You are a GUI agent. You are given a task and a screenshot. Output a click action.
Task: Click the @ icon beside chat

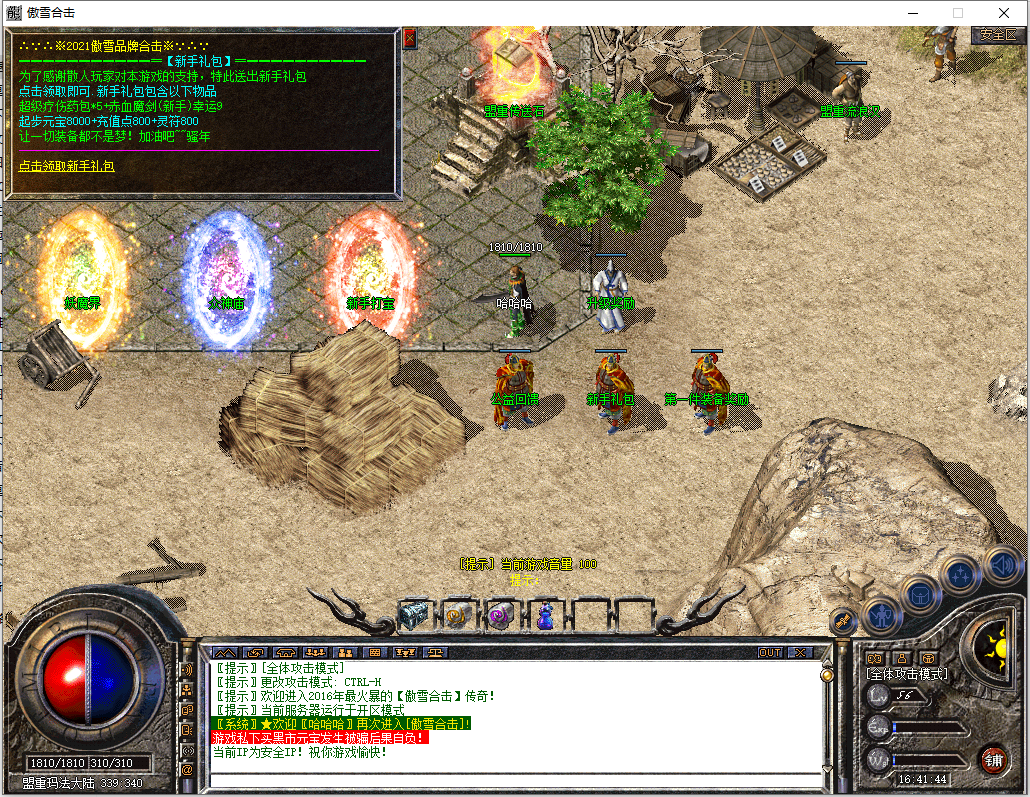pos(187,770)
